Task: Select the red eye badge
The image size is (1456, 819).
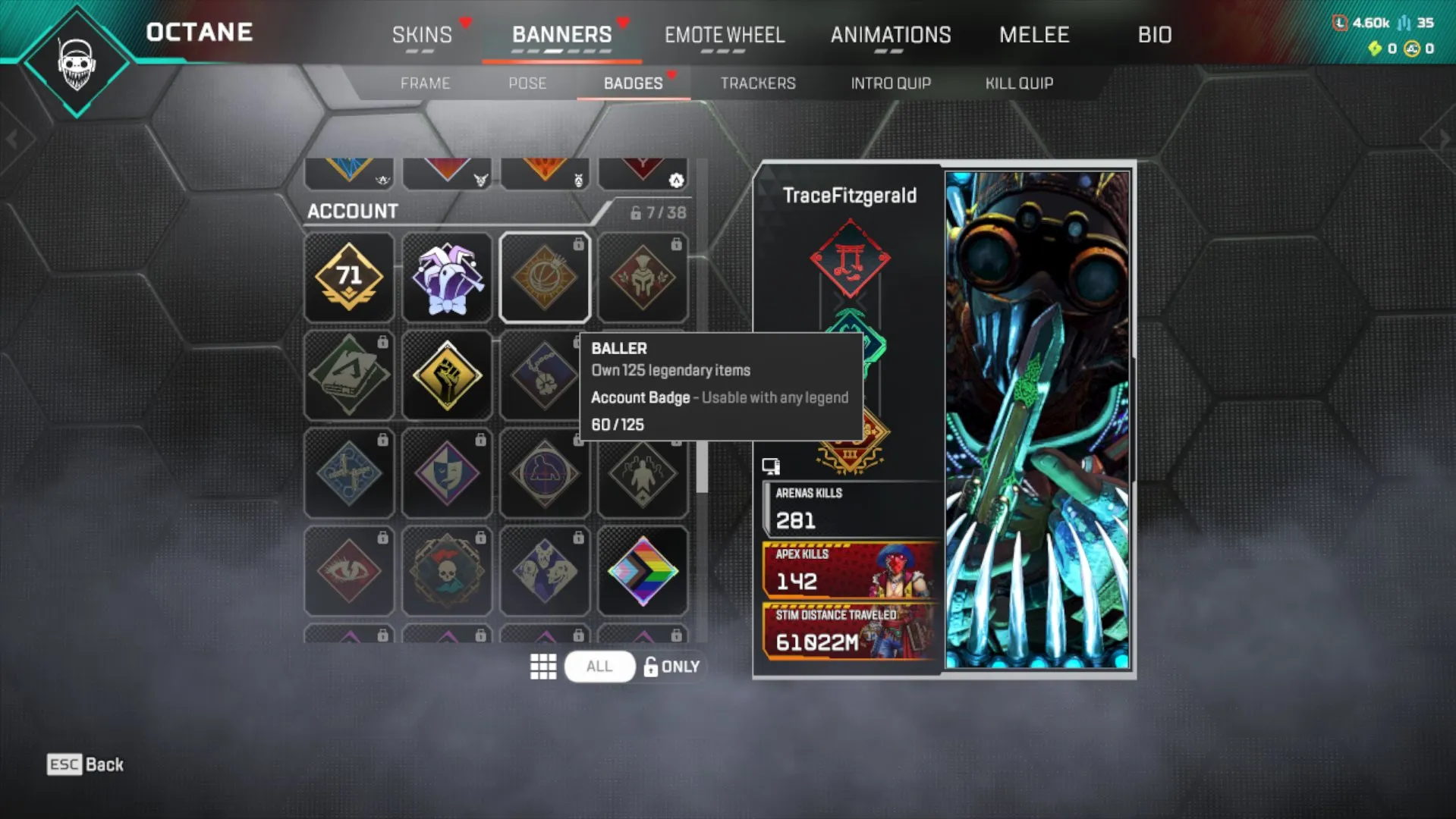Action: click(349, 570)
